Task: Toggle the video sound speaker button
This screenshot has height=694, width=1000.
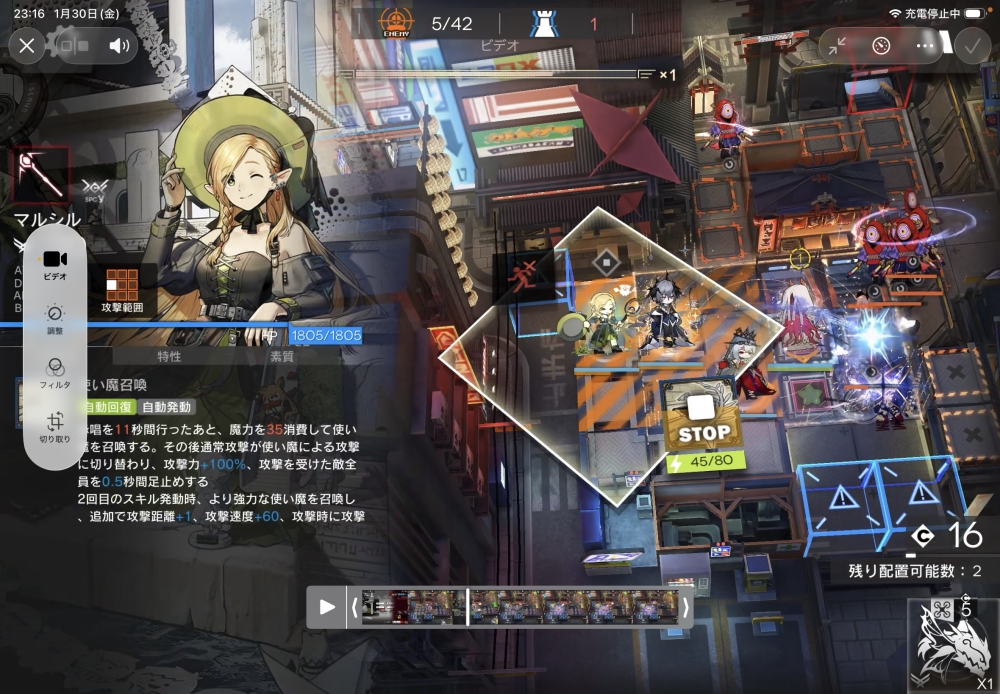Action: pos(120,45)
